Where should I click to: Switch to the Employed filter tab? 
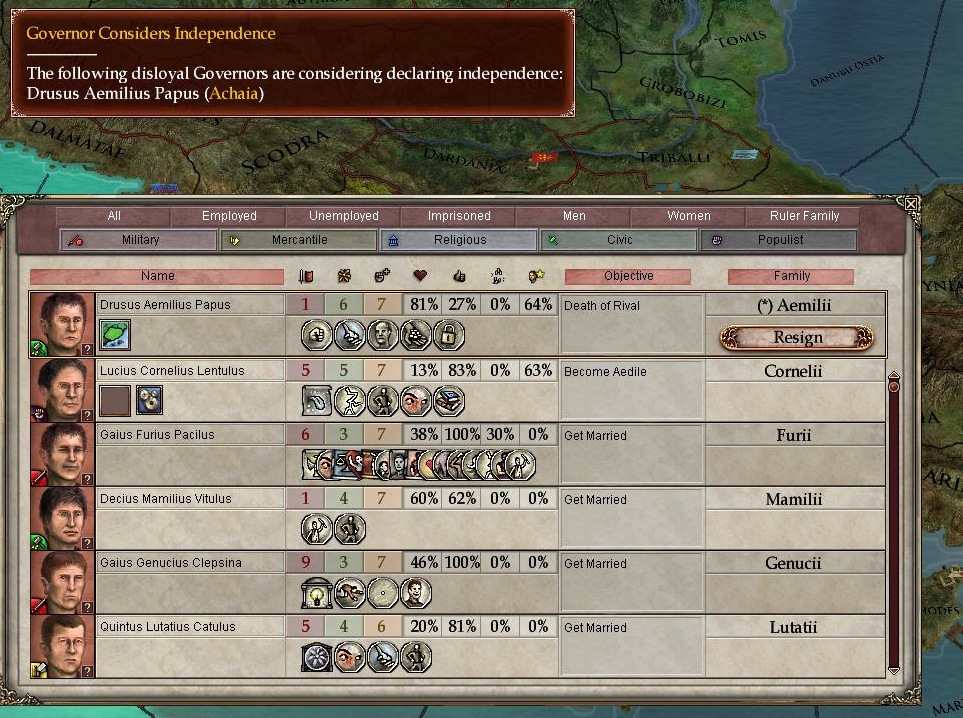(229, 216)
